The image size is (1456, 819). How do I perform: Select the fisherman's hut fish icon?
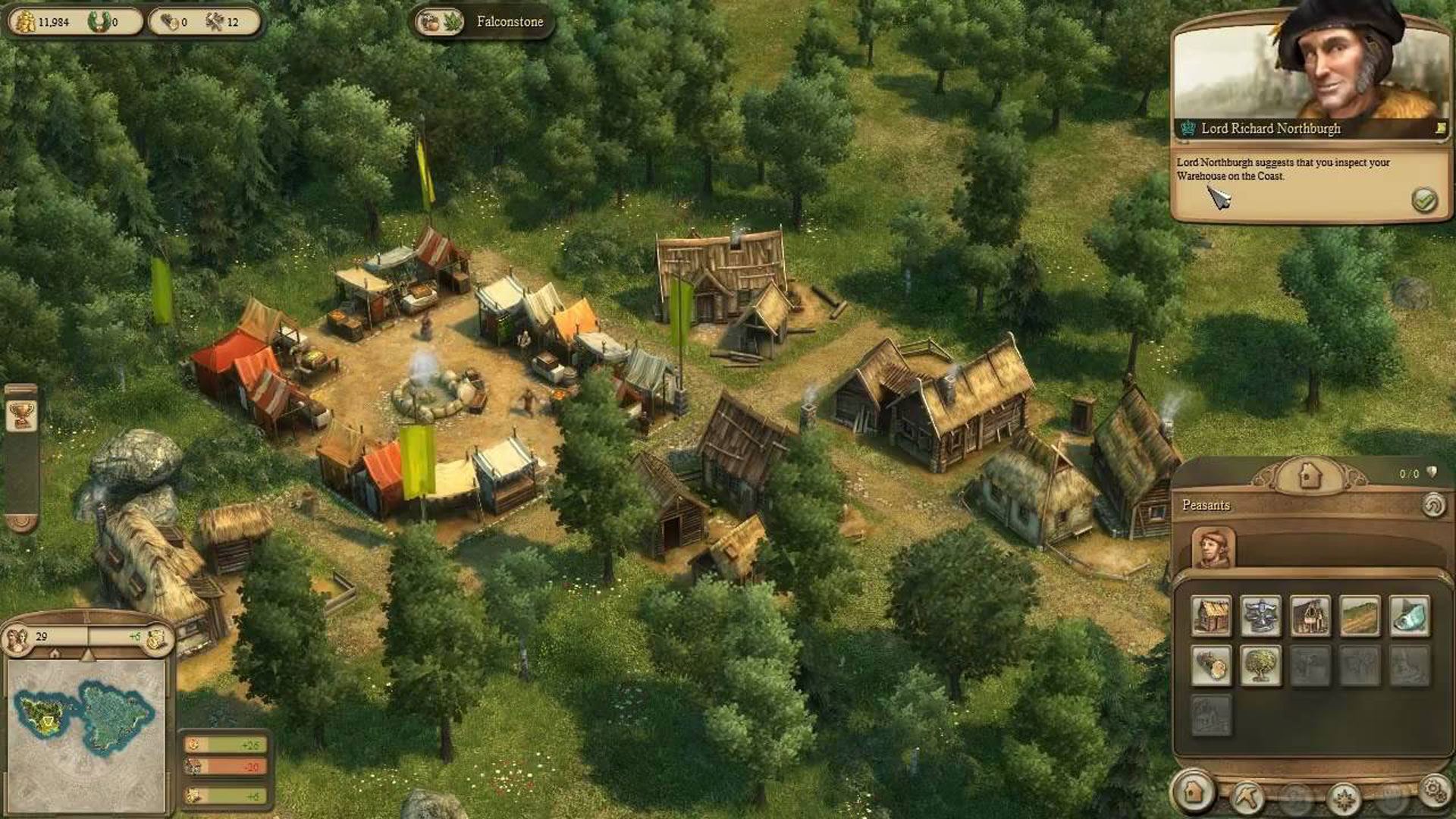pos(1409,615)
